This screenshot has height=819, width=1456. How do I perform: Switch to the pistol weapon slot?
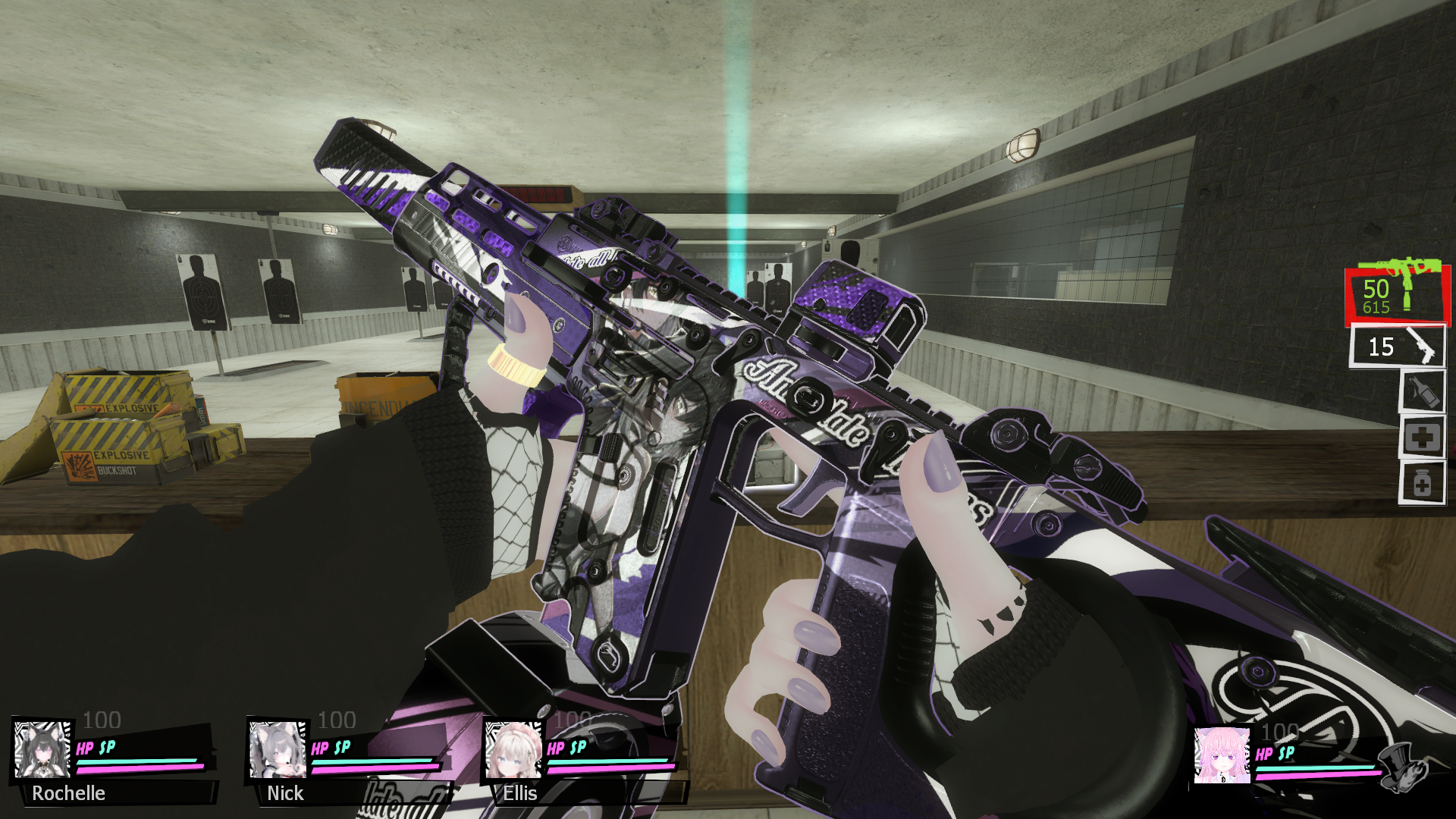tap(1397, 347)
